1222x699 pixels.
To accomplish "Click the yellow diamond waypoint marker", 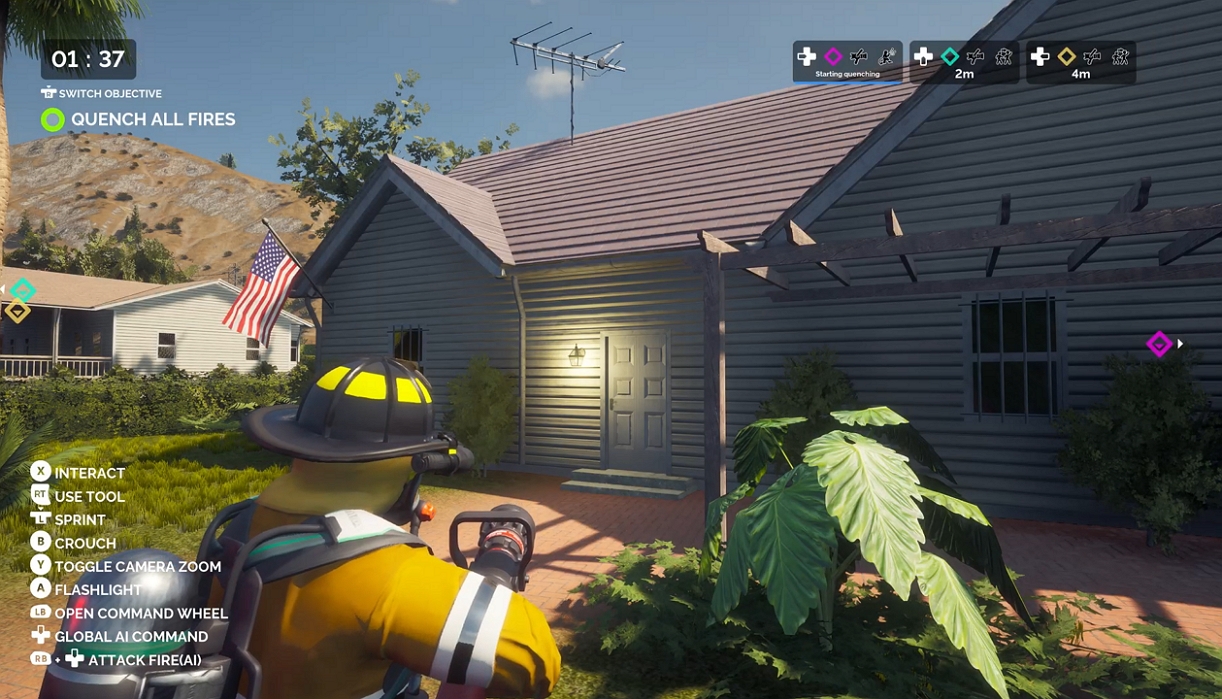I will [17, 311].
